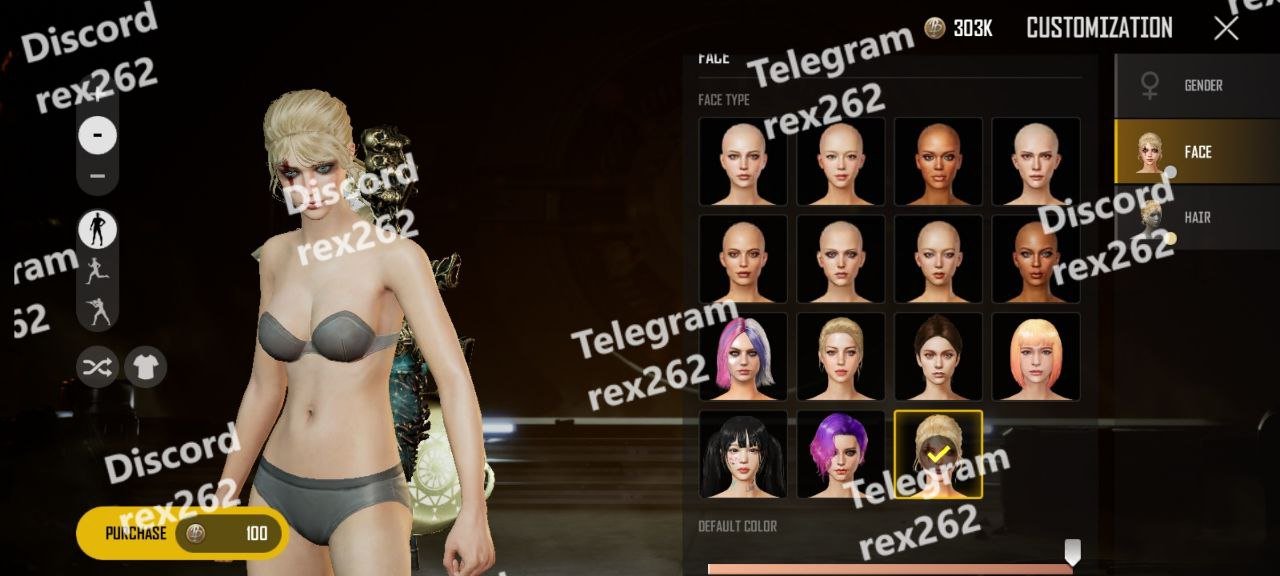The width and height of the screenshot is (1280, 576).
Task: Click the white circular minus button
Action: point(97,135)
